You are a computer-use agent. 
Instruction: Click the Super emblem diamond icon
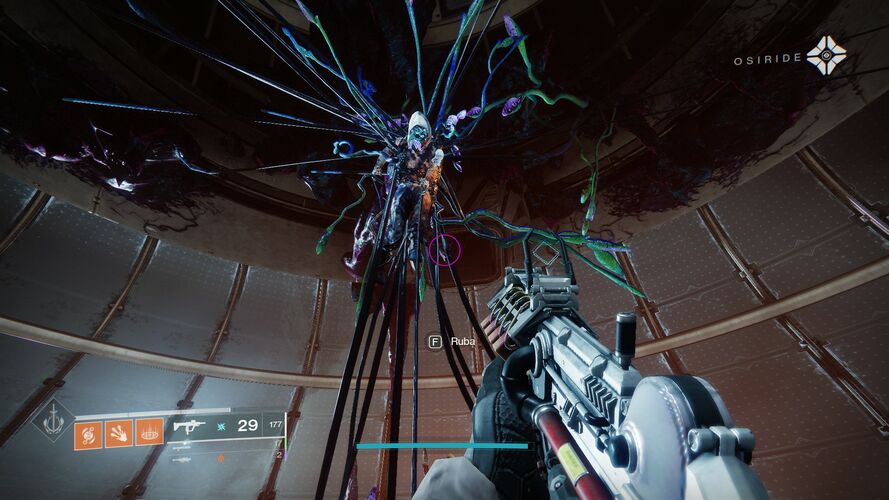(52, 420)
